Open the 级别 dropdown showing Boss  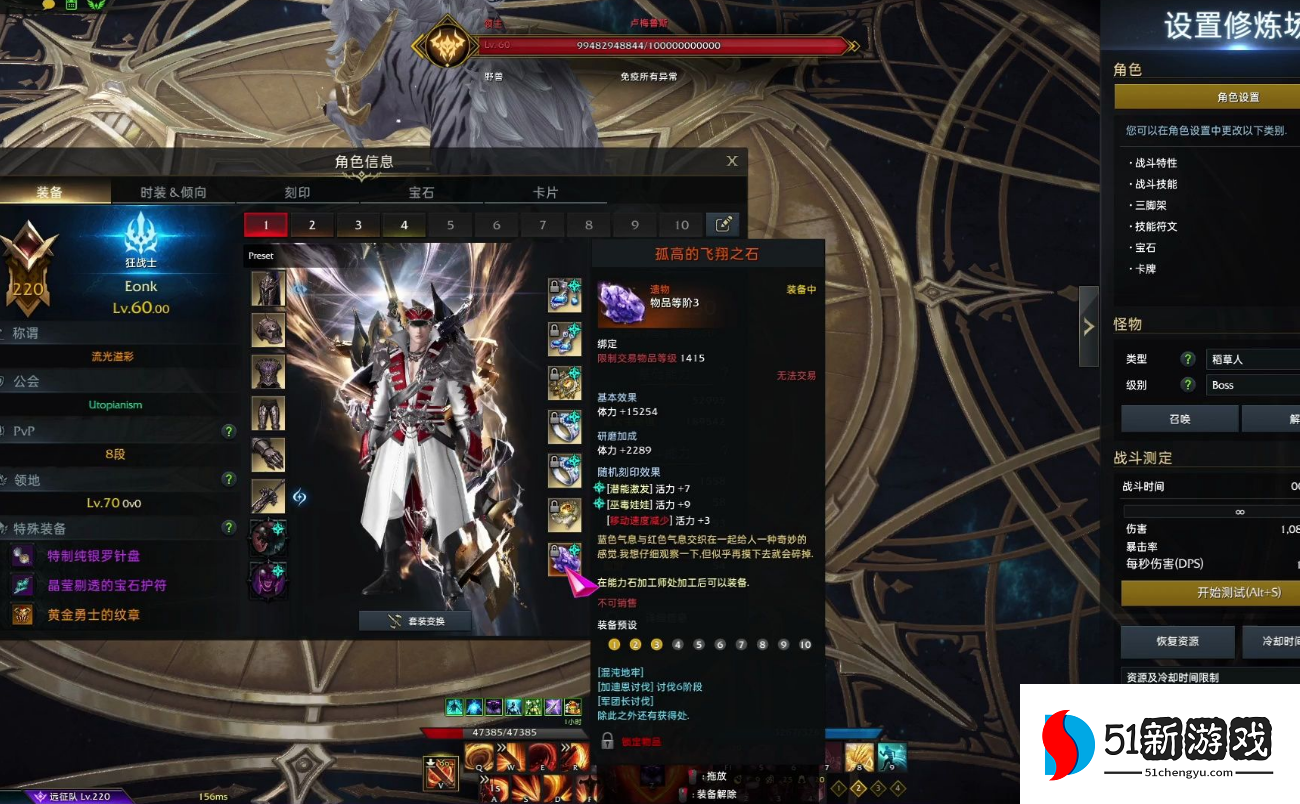point(1252,385)
